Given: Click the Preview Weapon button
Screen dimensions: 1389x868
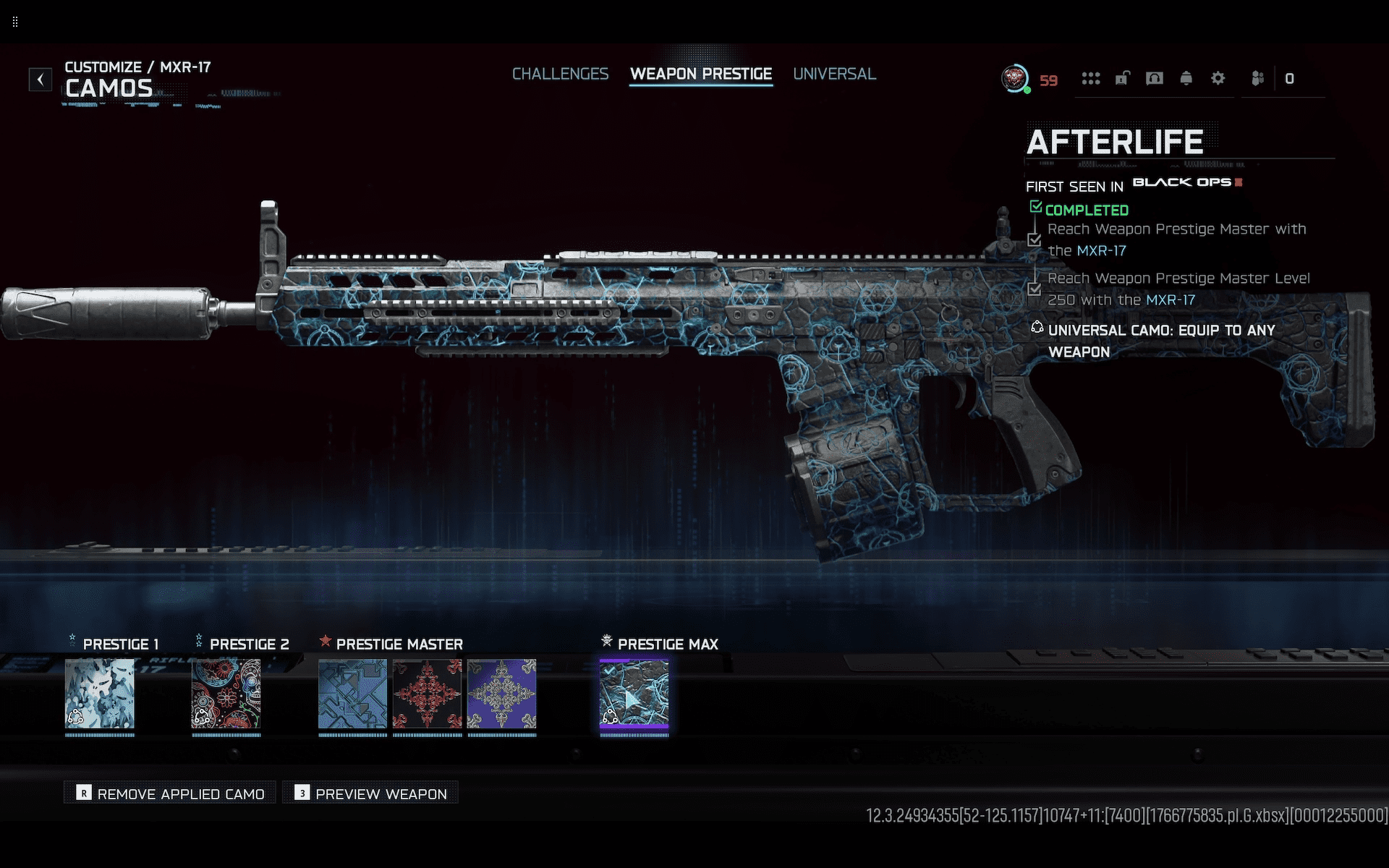Looking at the screenshot, I should coord(371,793).
